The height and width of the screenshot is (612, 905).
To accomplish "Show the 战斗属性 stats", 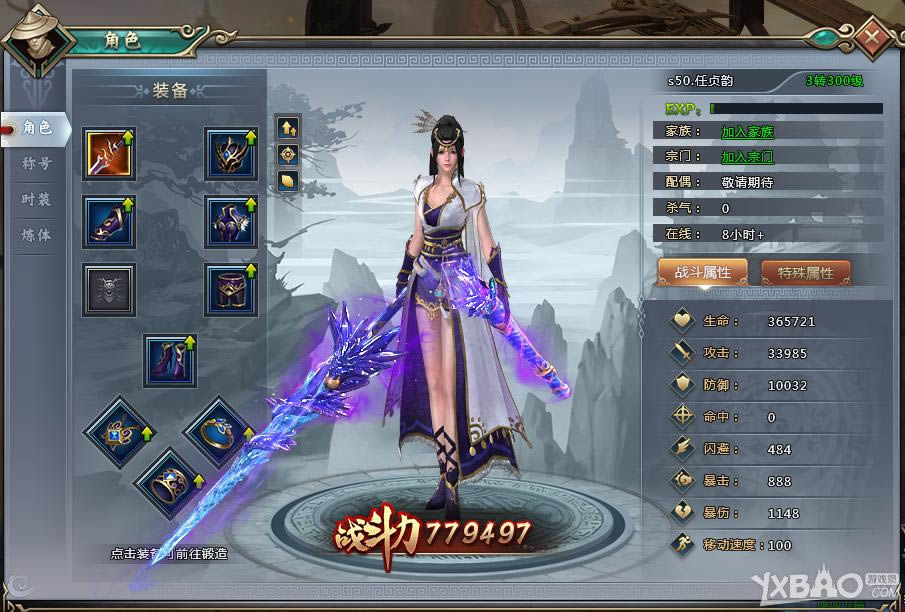I will [703, 272].
